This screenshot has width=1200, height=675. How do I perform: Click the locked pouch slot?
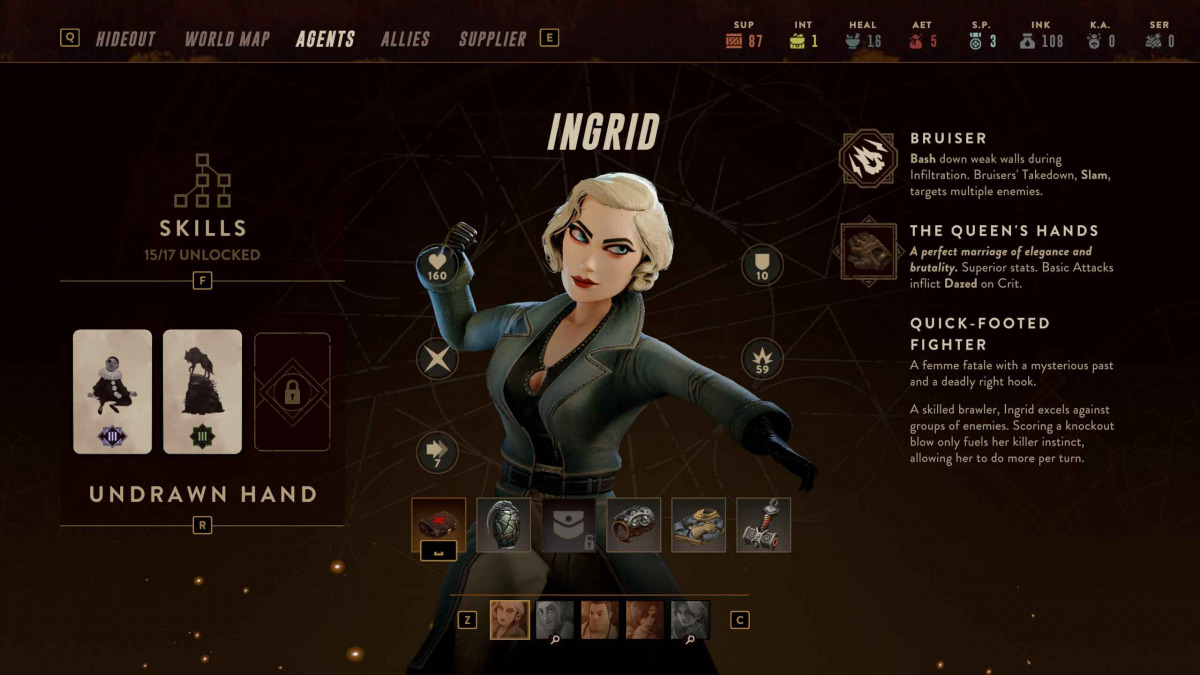point(568,525)
